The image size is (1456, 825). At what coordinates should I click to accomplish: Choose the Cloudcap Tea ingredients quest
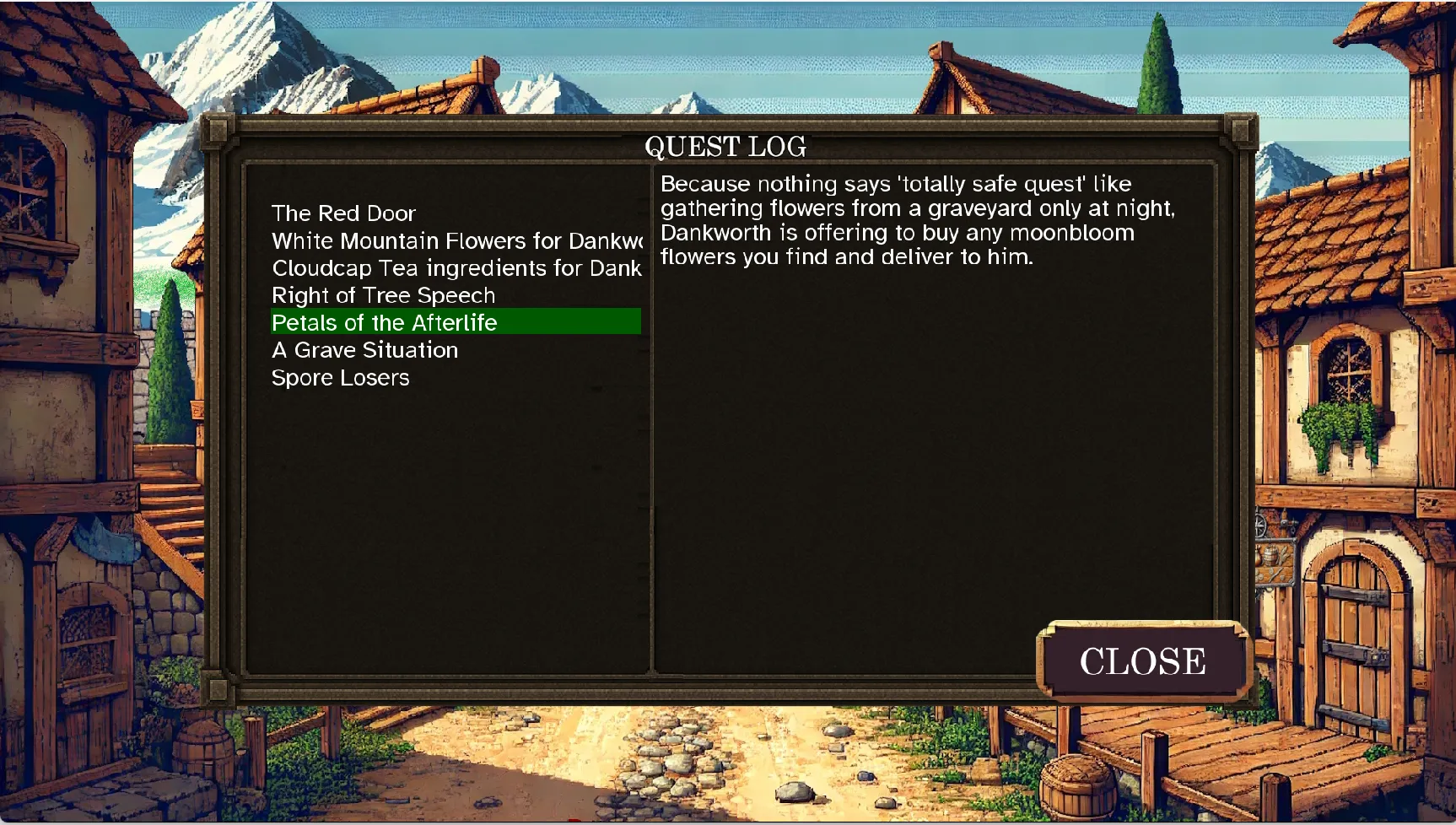coord(456,268)
